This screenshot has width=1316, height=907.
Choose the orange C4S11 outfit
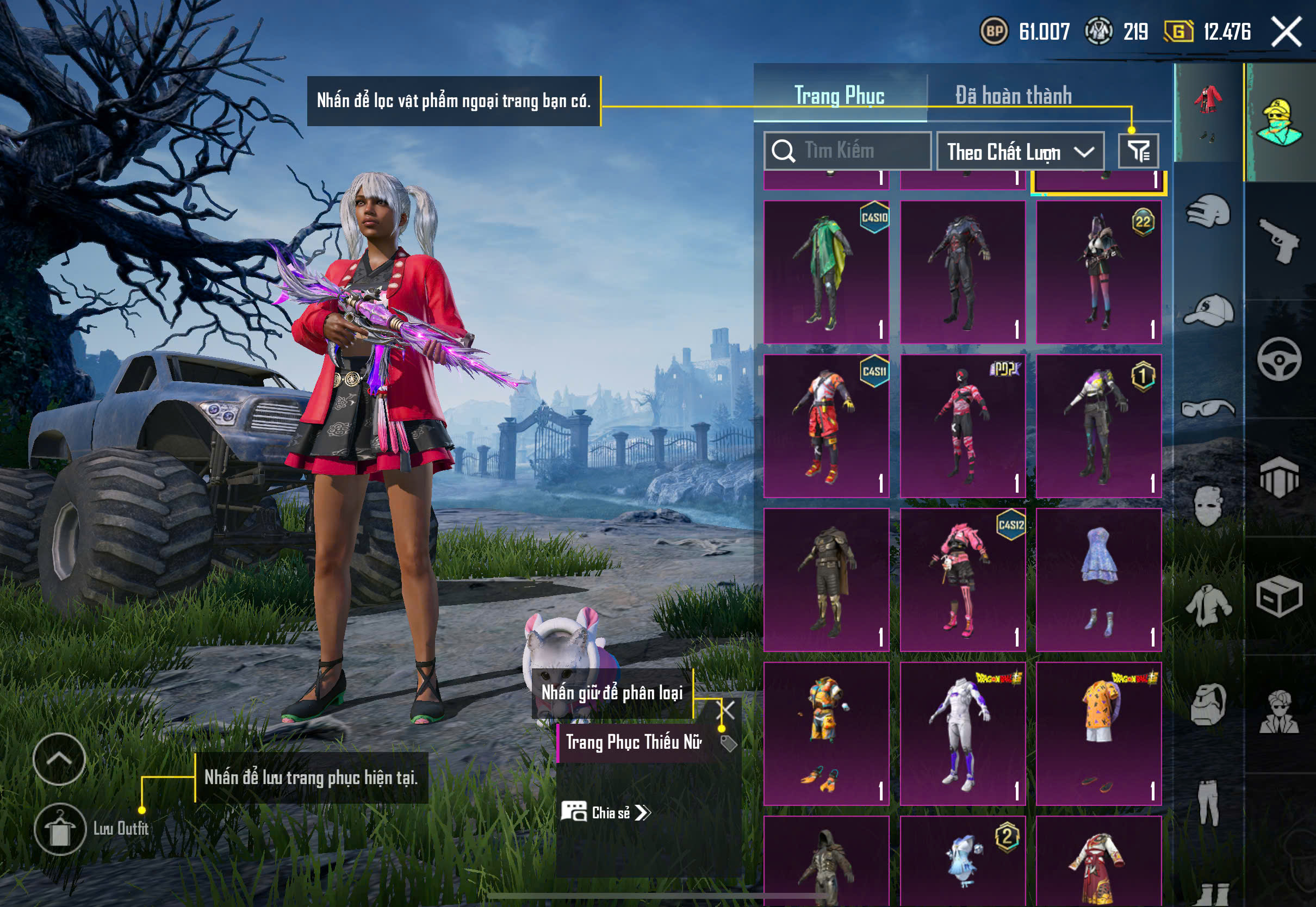[826, 426]
